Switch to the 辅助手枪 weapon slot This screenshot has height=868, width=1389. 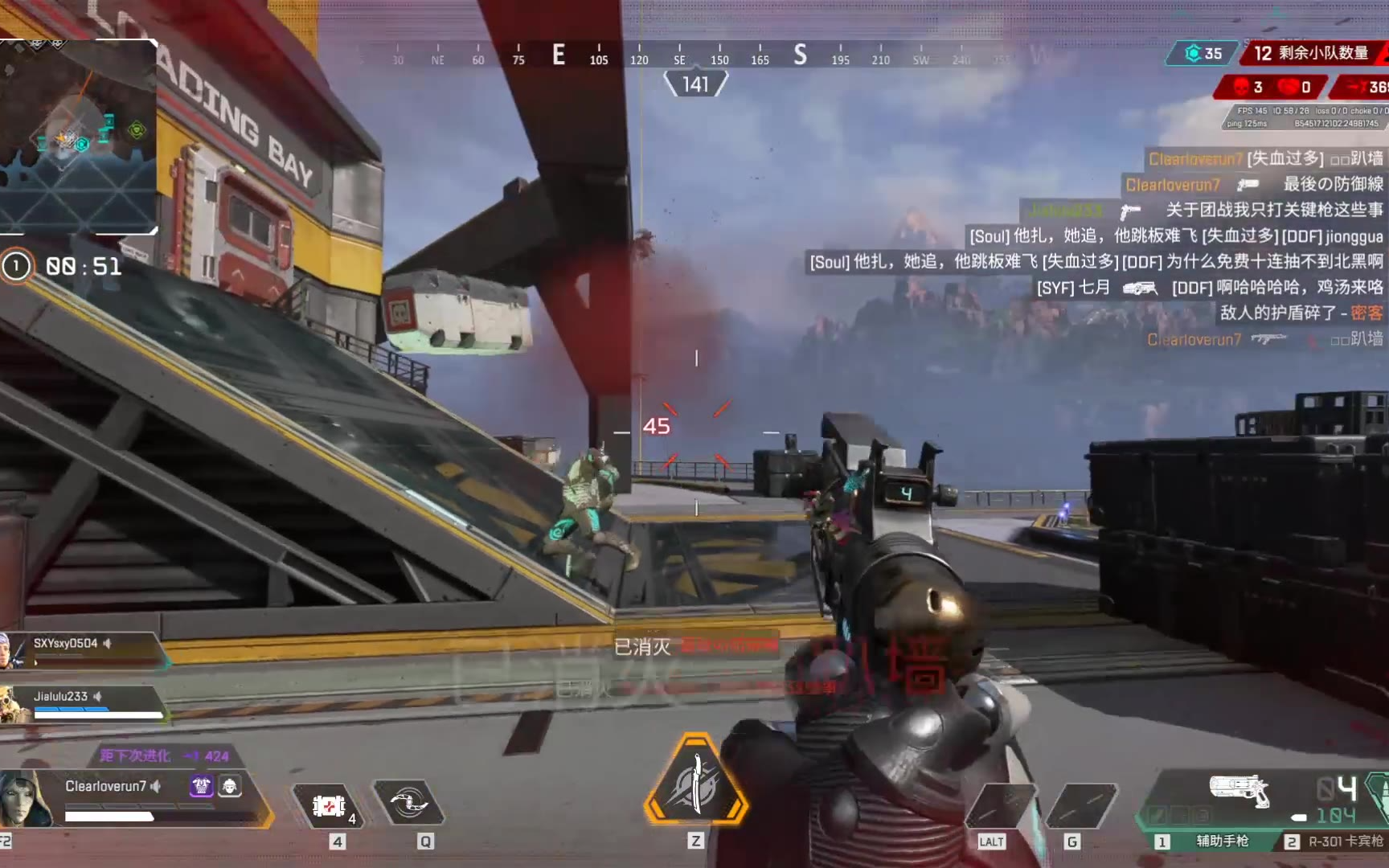click(x=1212, y=841)
